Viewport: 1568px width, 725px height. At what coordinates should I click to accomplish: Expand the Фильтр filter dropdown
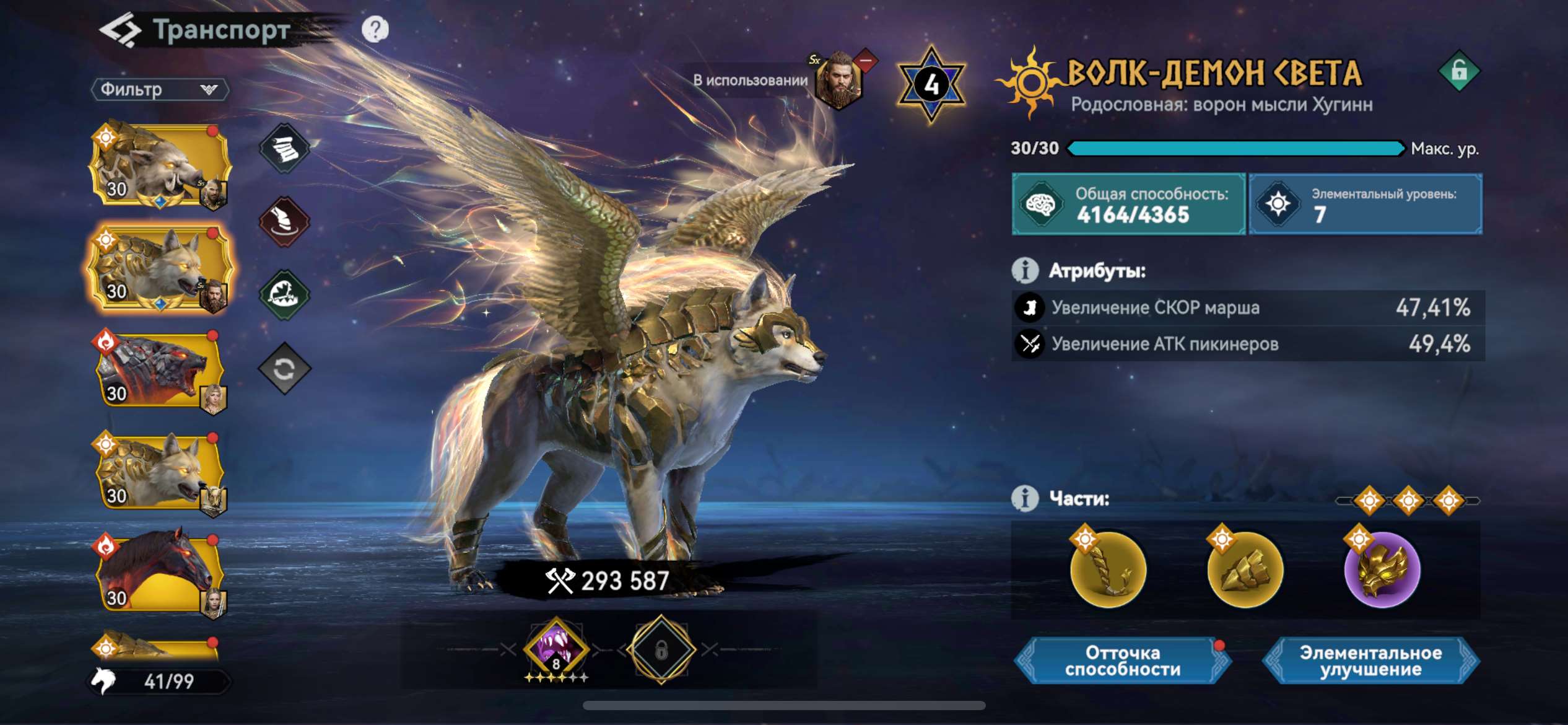coord(158,90)
